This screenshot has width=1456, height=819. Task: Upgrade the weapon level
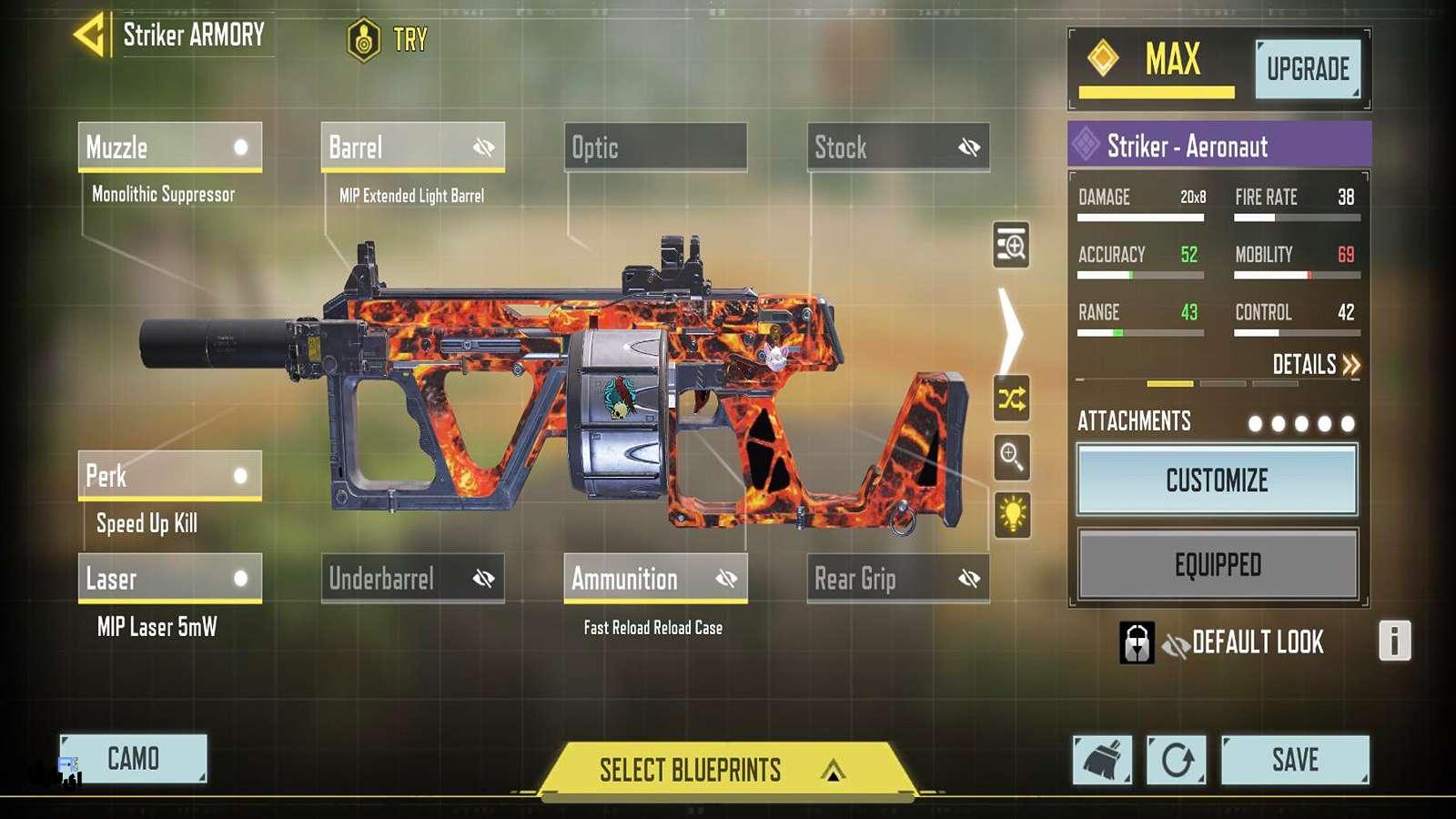1308,69
